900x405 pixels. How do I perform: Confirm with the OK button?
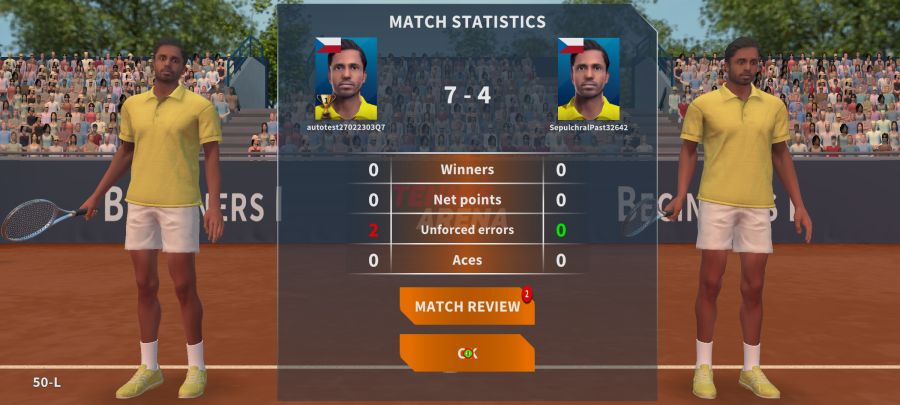(x=467, y=353)
